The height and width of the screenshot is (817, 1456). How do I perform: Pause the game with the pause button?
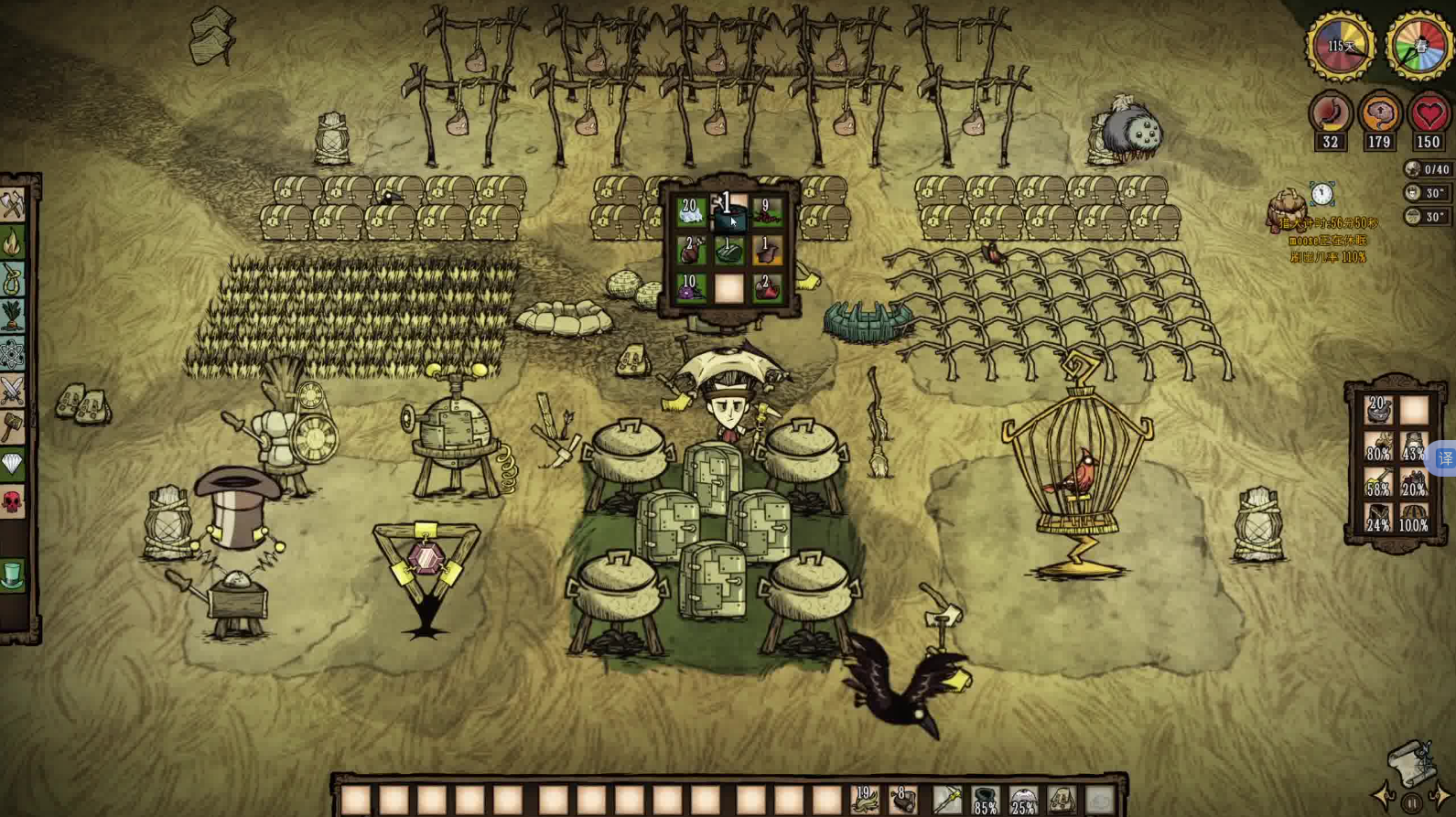tap(1412, 804)
